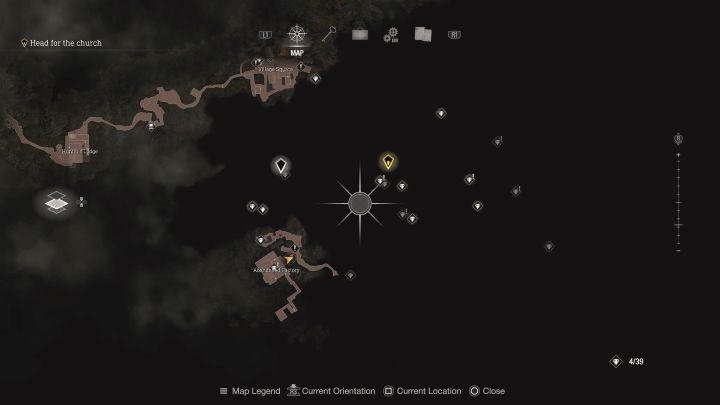Image resolution: width=720 pixels, height=405 pixels.
Task: Open the gears settings tab
Action: (x=391, y=35)
